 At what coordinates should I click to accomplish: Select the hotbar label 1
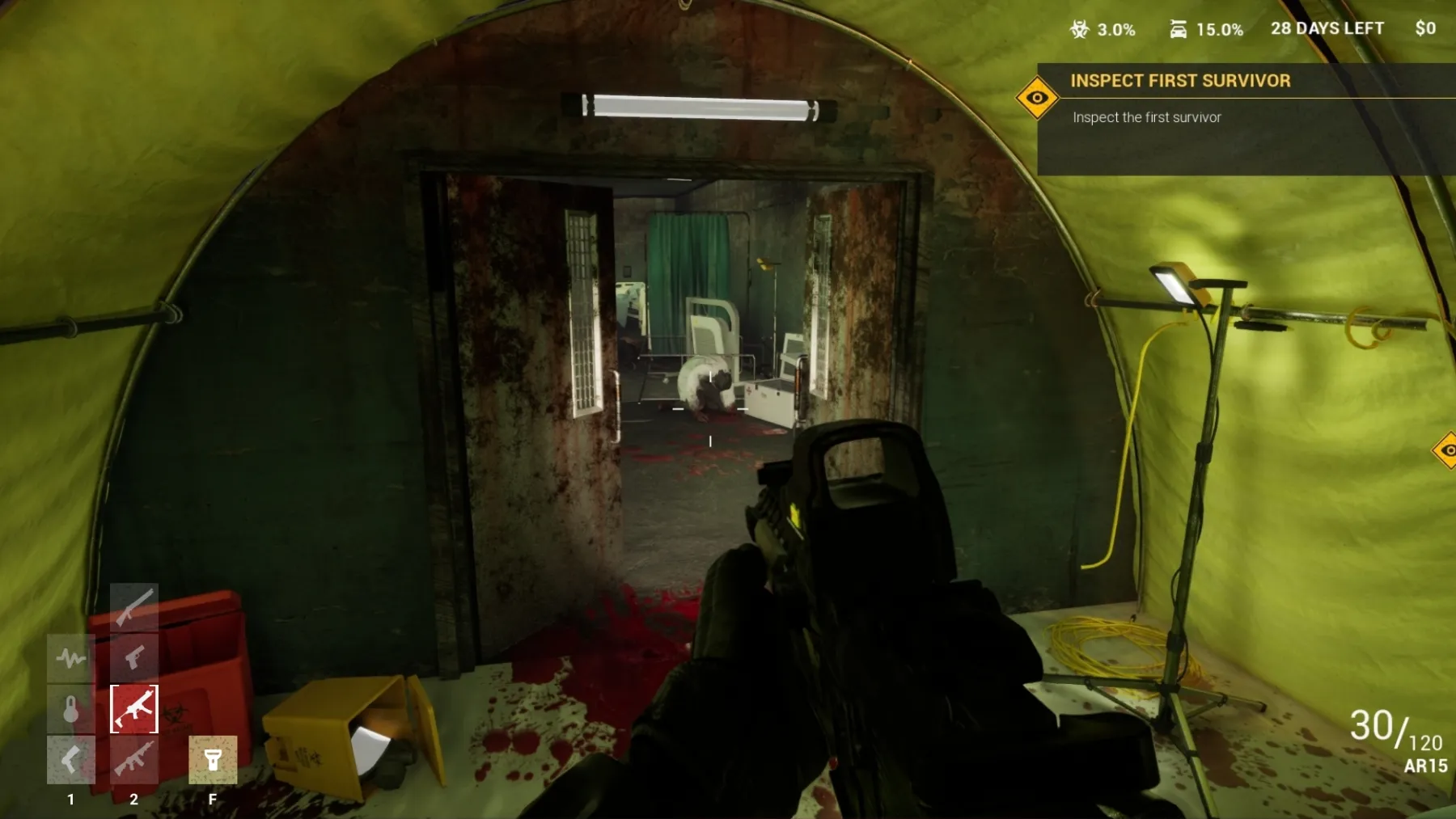[71, 799]
